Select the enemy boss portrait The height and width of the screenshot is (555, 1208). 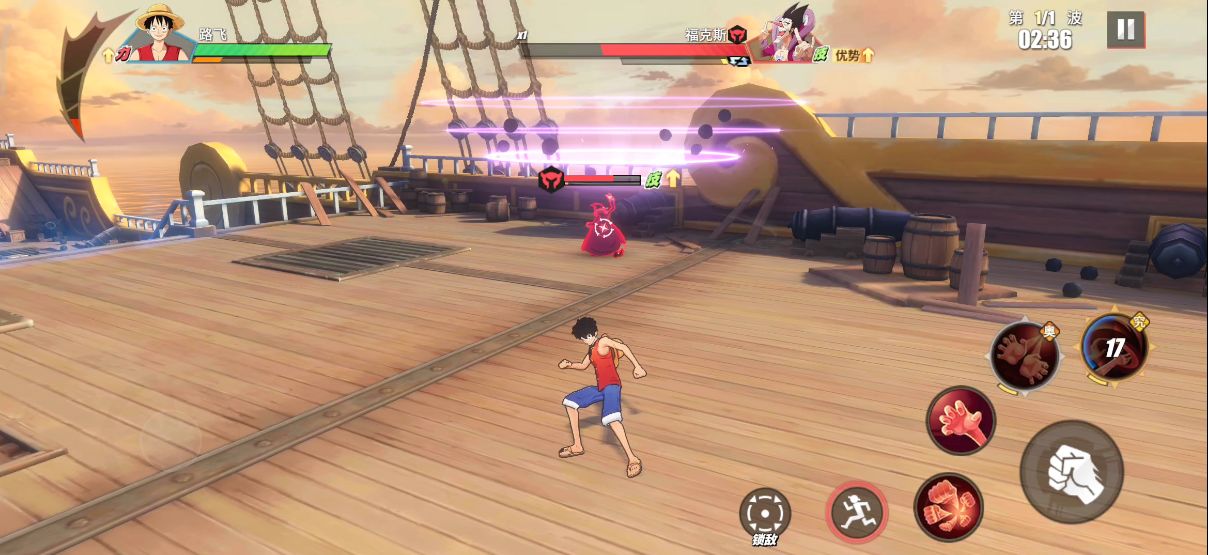(786, 36)
